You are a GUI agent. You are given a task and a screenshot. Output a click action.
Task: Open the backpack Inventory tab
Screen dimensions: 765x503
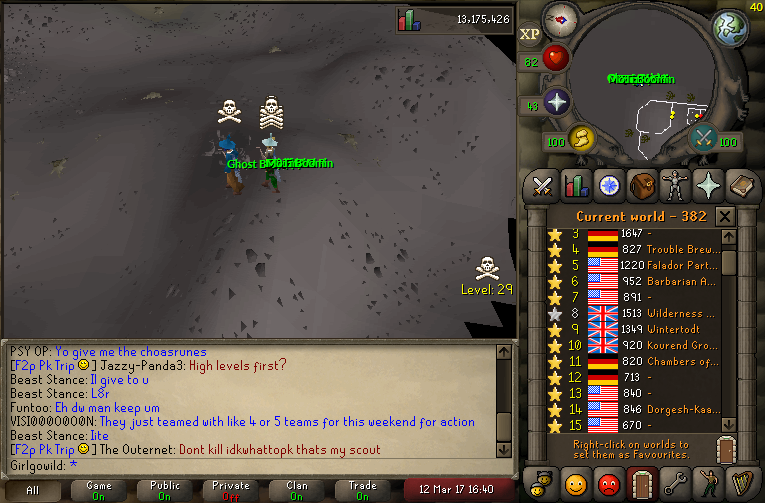641,185
